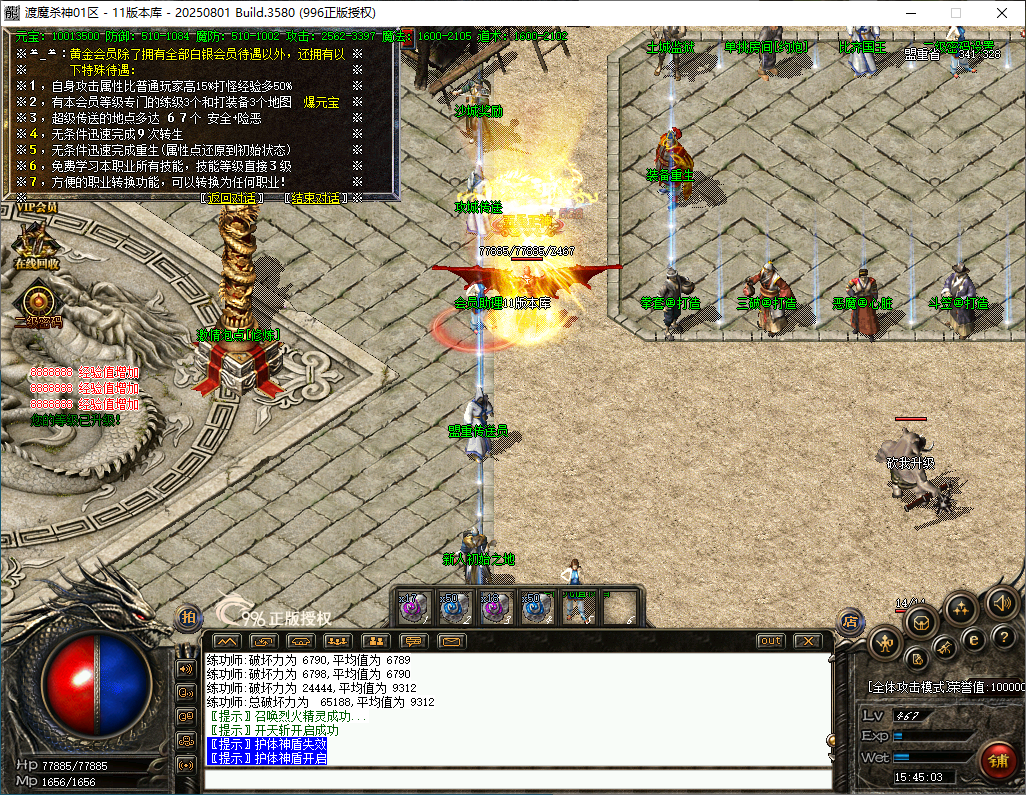Use the hotbar item in slot 1
The width and height of the screenshot is (1026, 795).
[x=413, y=607]
